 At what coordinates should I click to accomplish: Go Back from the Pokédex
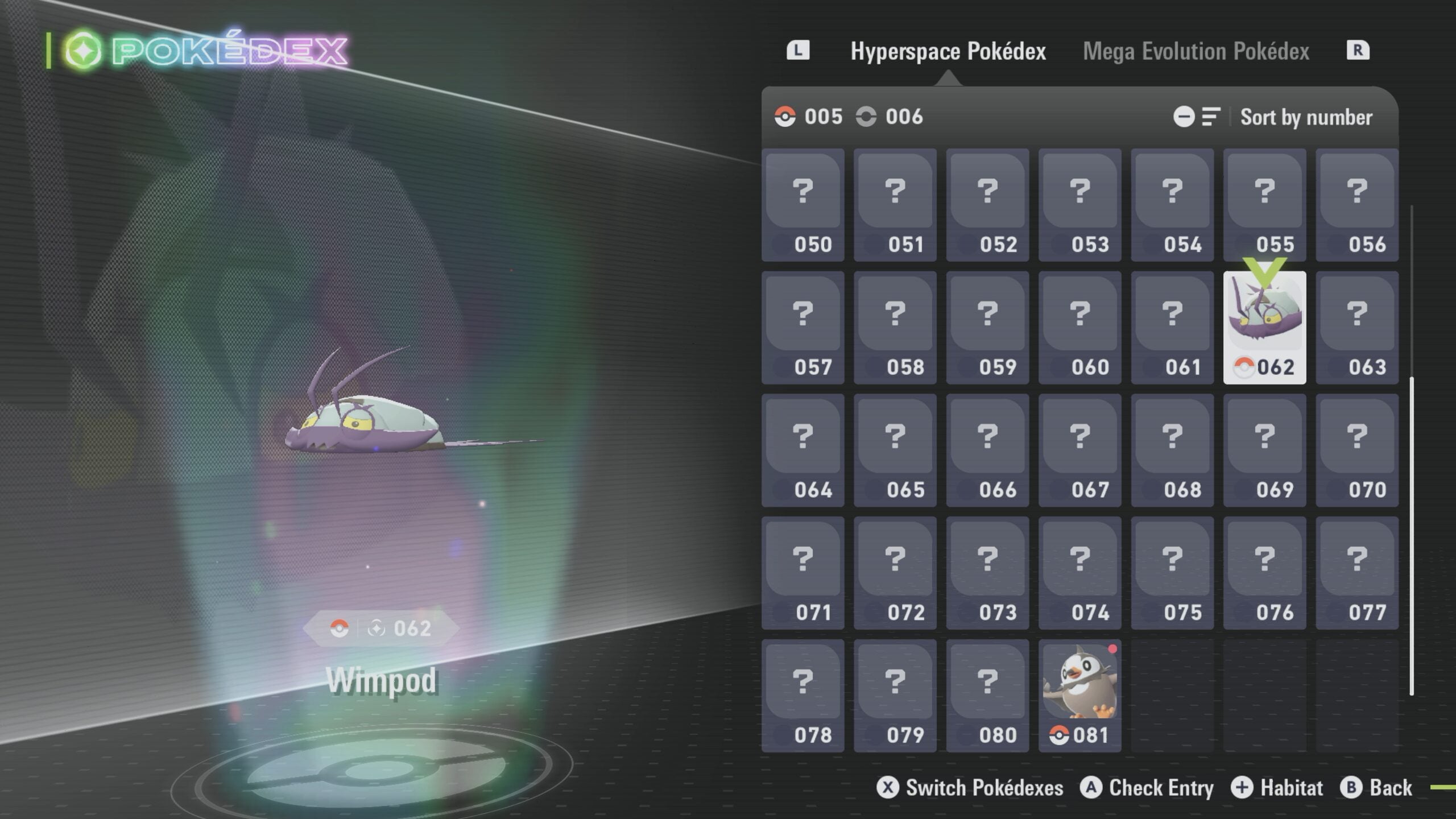tap(1376, 788)
